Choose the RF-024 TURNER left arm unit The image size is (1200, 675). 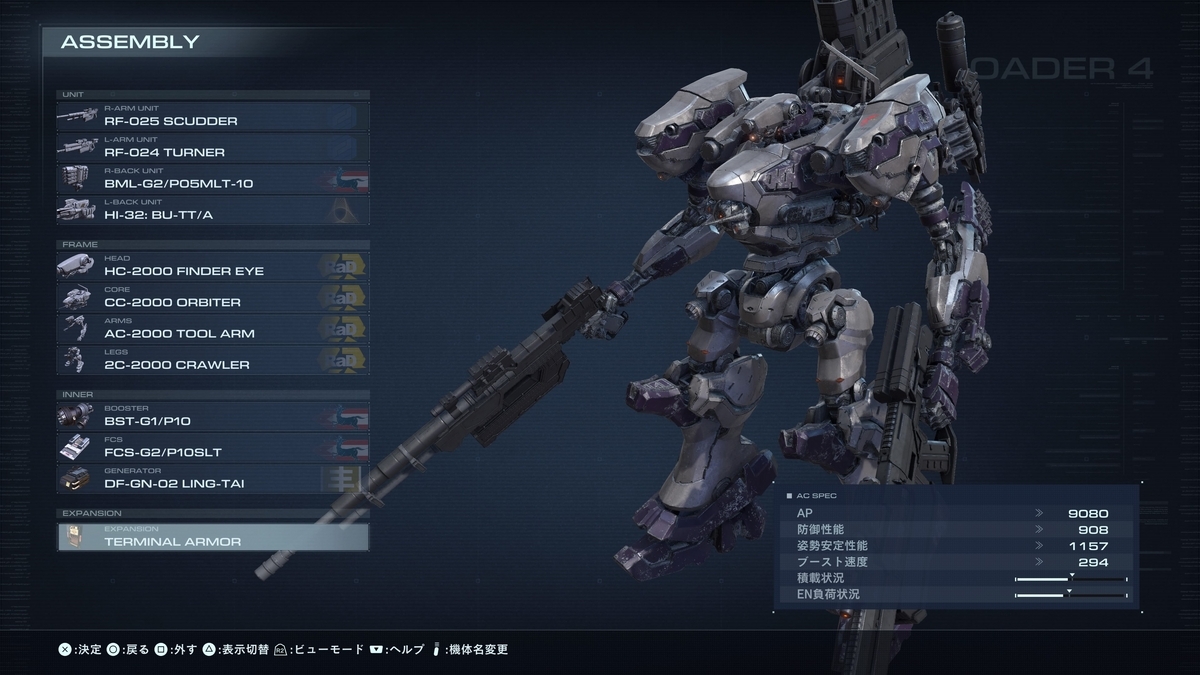click(x=212, y=147)
